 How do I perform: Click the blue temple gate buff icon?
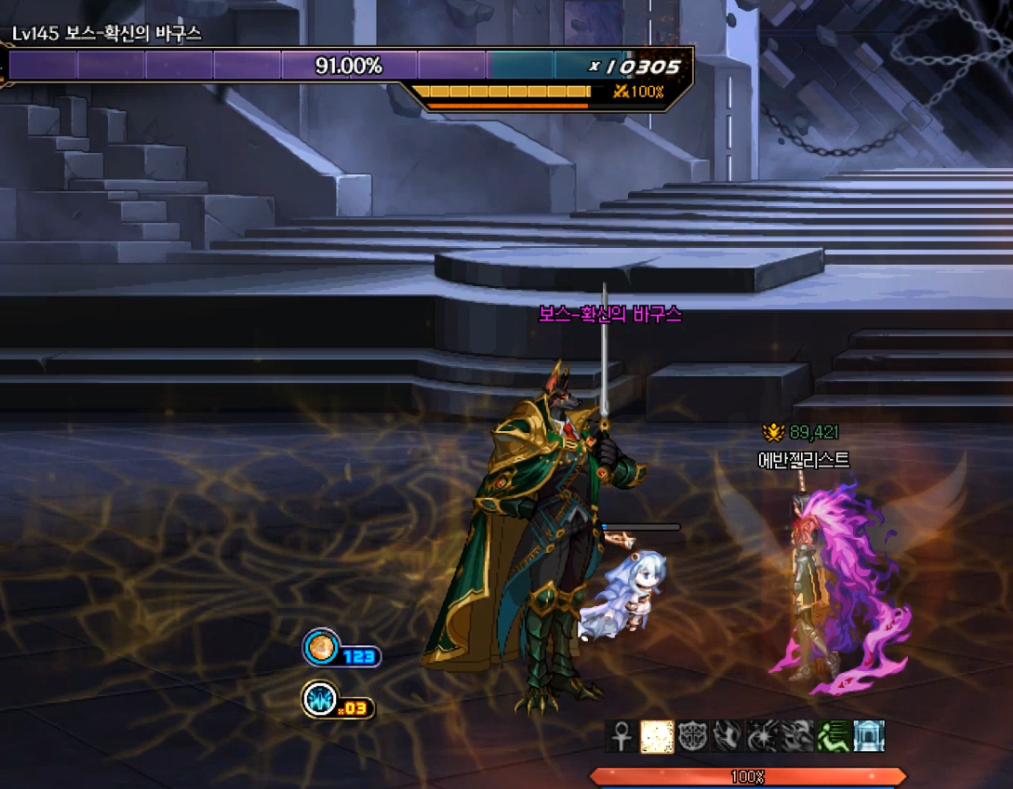(x=868, y=736)
